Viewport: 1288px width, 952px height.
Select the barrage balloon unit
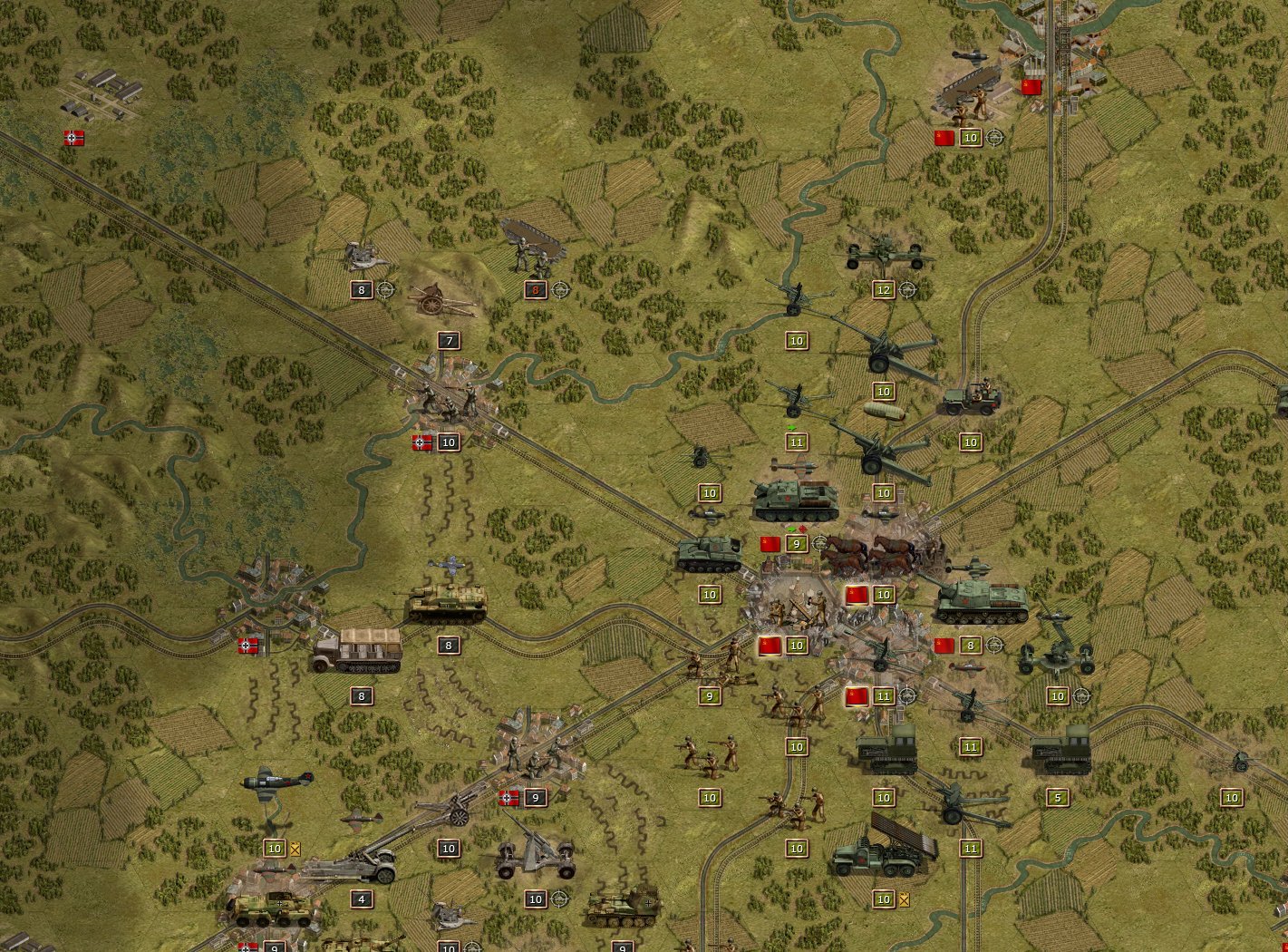click(x=886, y=413)
